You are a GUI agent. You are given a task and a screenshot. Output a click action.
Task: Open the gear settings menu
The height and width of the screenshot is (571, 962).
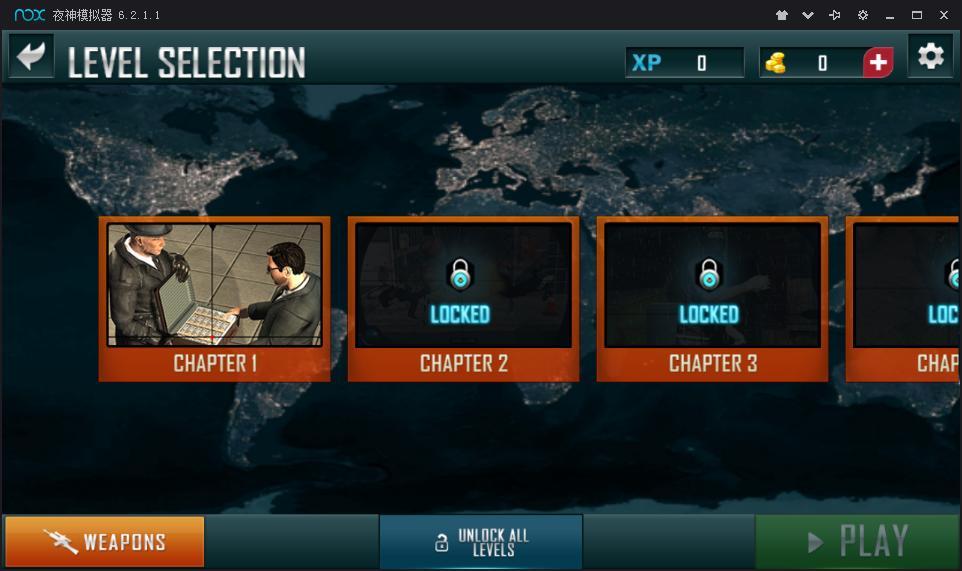point(930,57)
